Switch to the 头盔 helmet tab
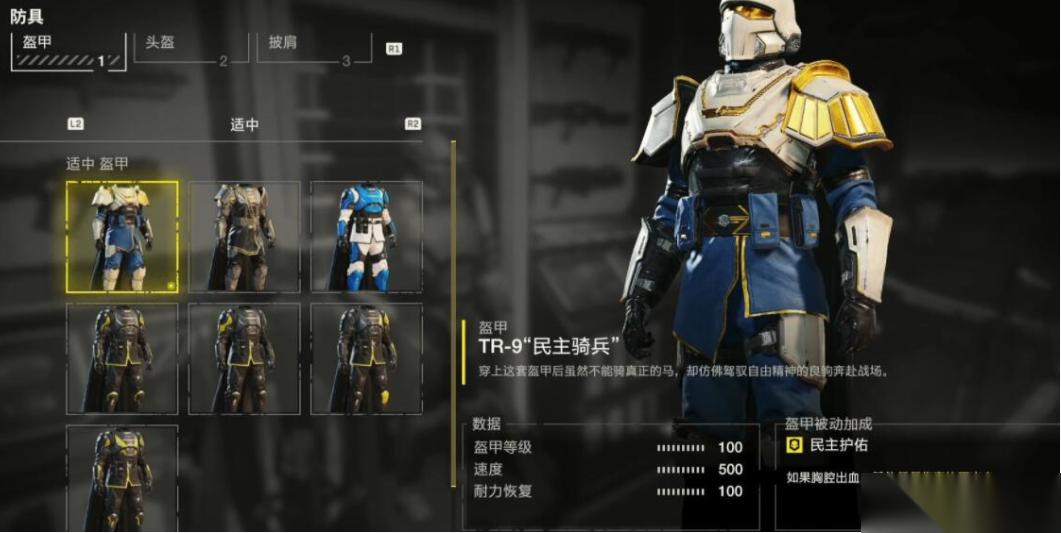 point(182,49)
